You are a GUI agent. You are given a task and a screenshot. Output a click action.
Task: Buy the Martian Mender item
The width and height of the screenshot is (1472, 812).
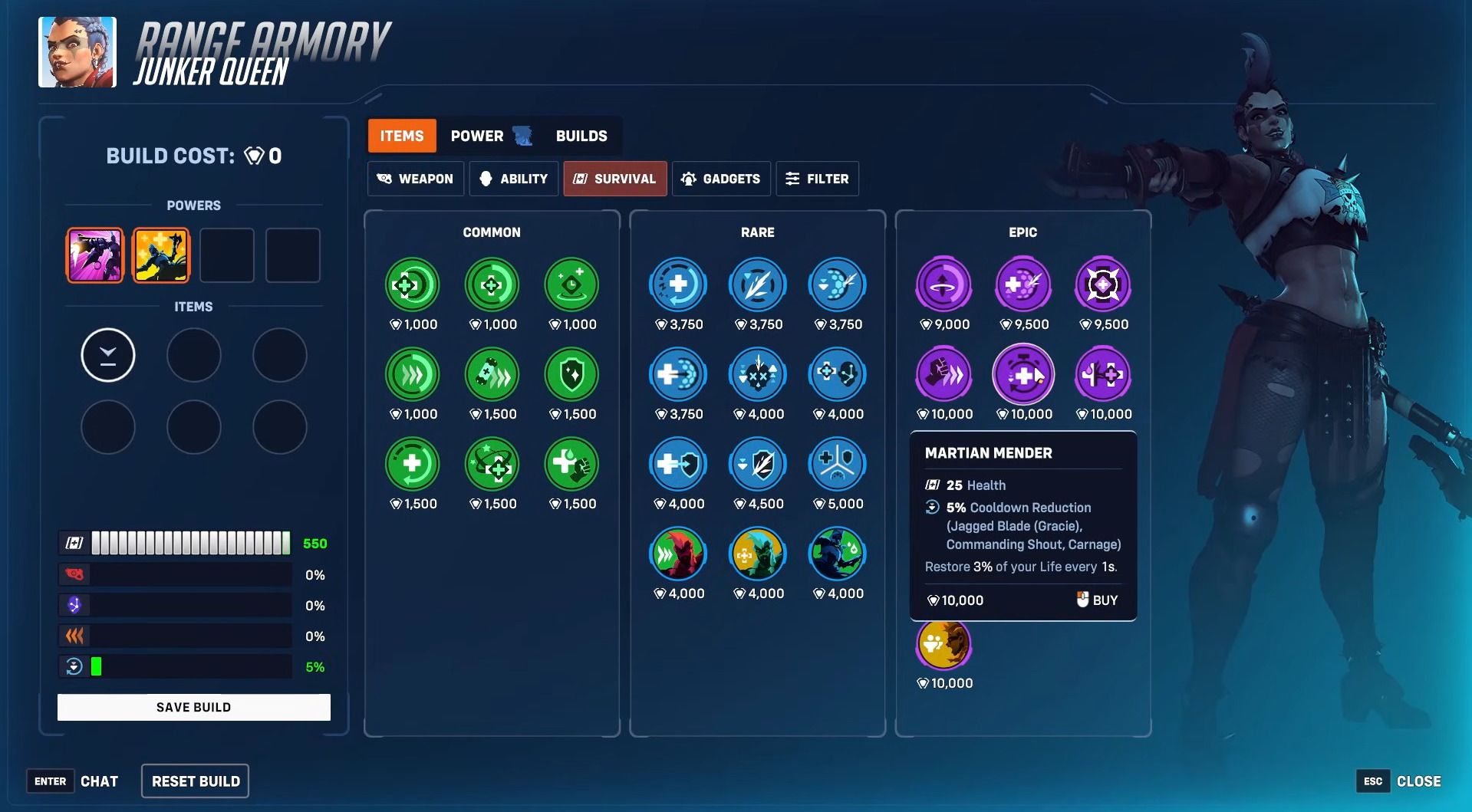click(1098, 600)
